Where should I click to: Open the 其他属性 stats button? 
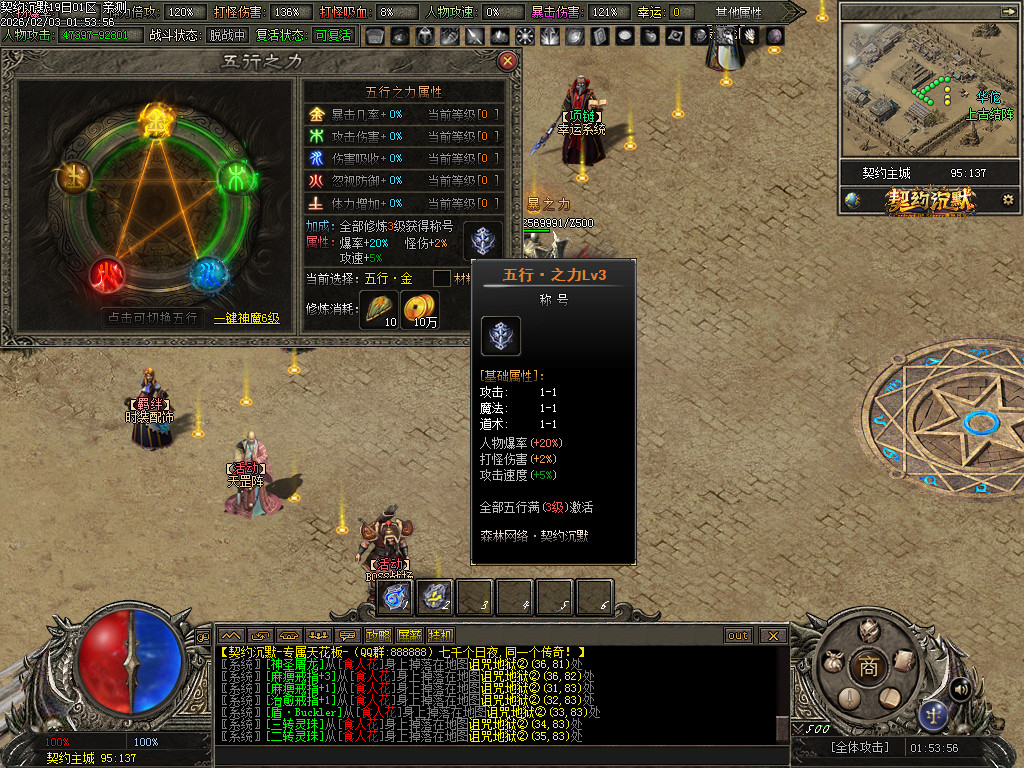click(738, 12)
